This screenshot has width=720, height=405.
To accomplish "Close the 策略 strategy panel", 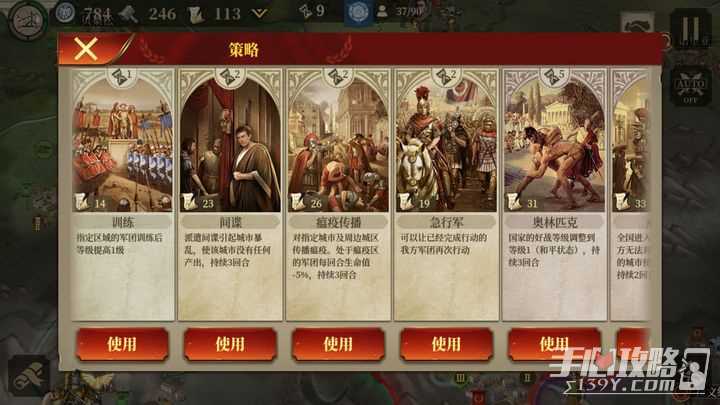I will pos(86,48).
